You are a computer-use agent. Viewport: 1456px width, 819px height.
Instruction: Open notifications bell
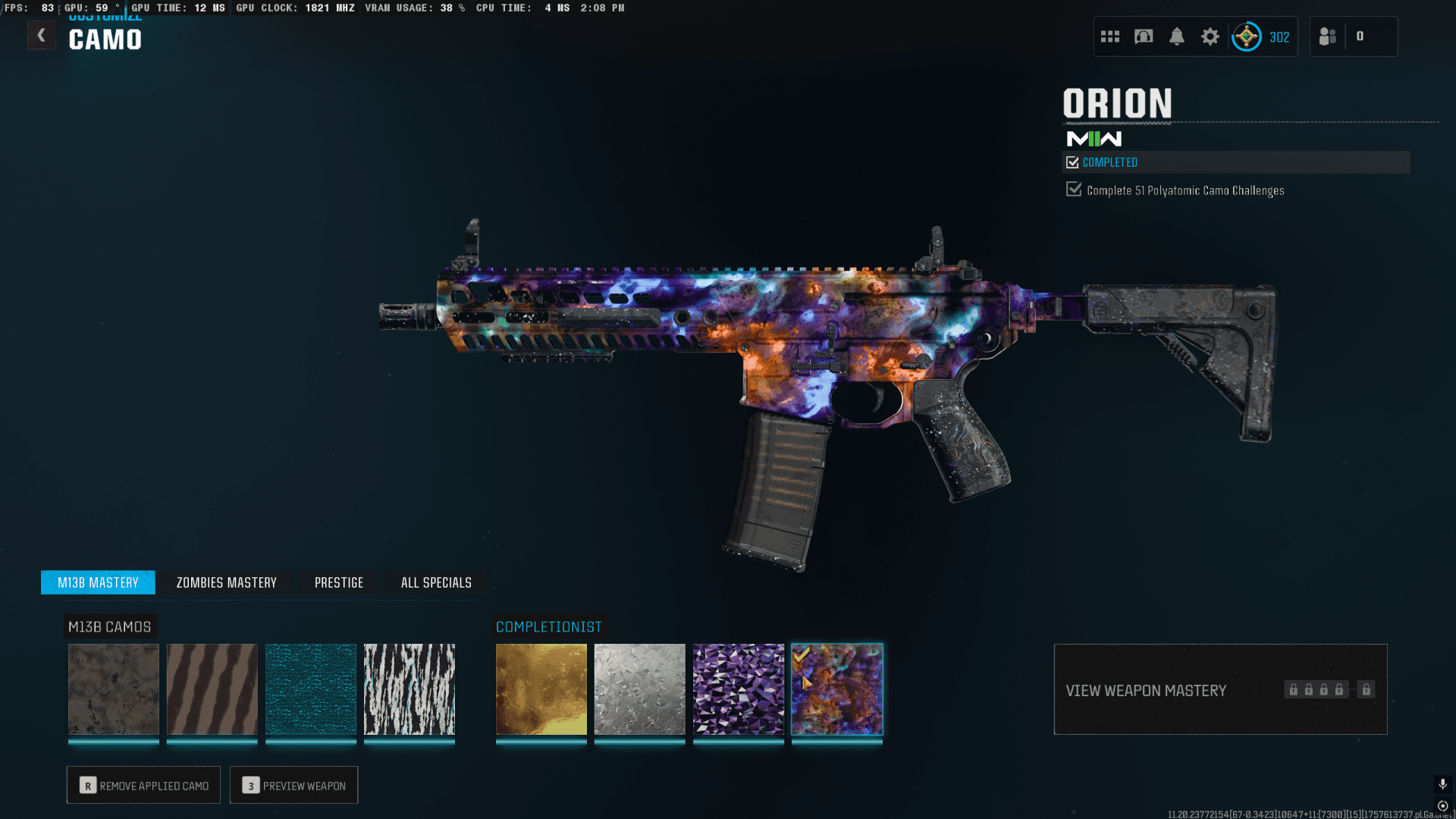coord(1177,36)
